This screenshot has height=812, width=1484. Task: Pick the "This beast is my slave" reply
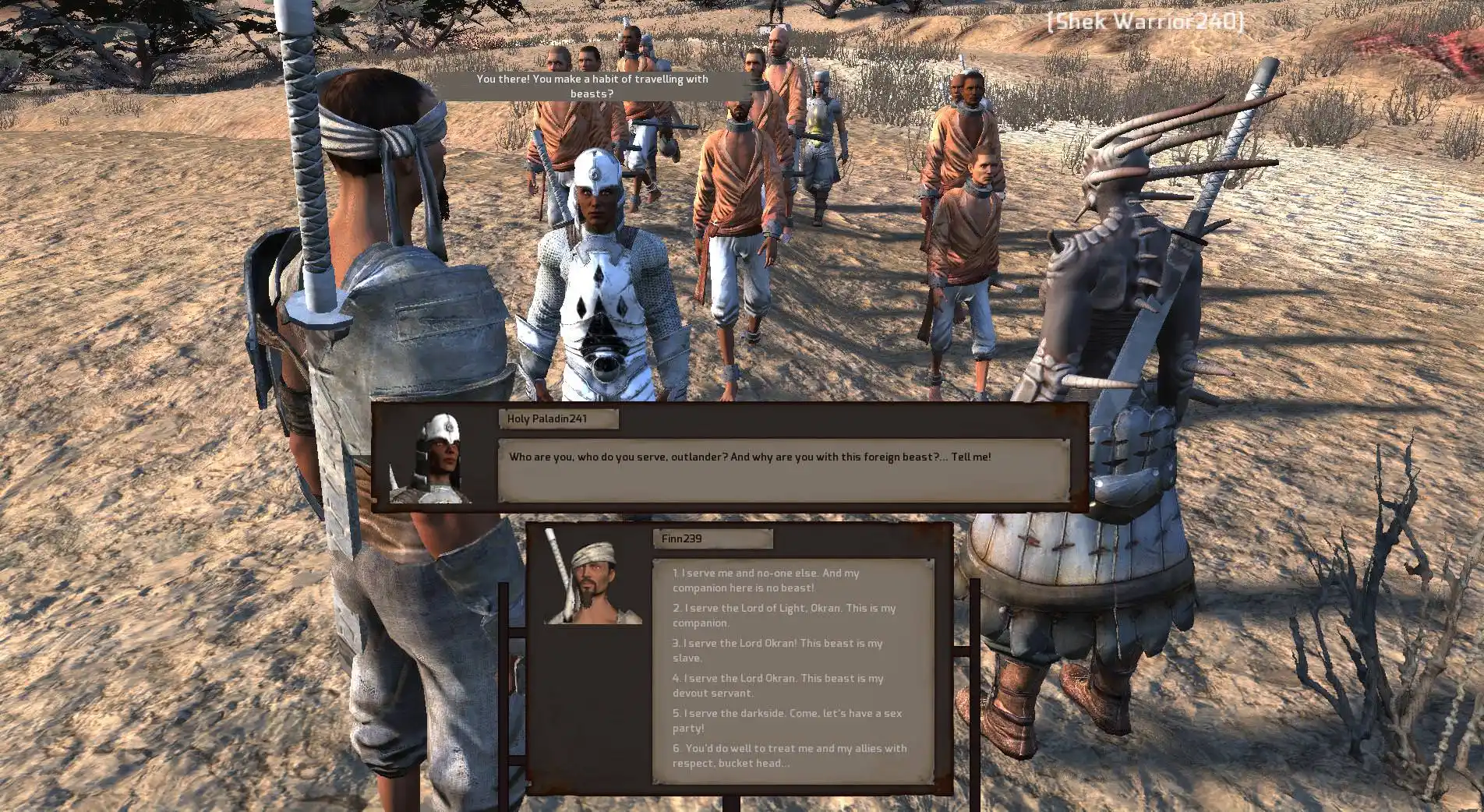coord(777,651)
